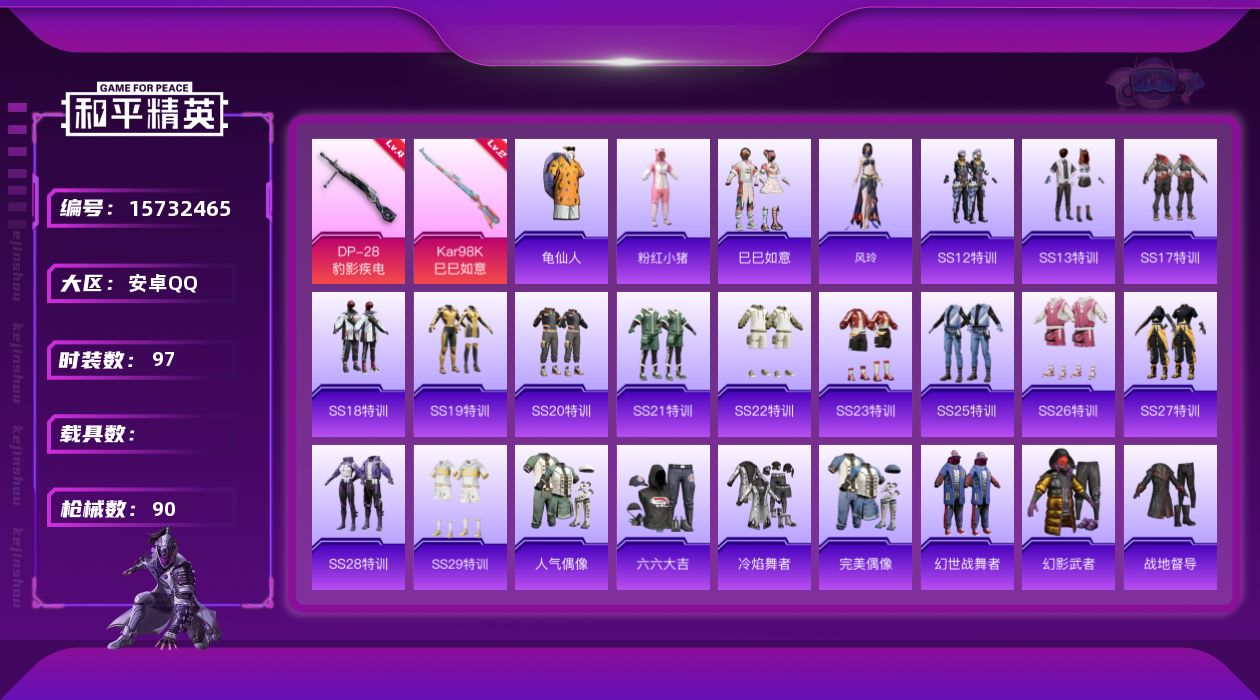This screenshot has height=700, width=1260.
Task: Open the 幻影武者 yellow jacket outfit
Action: point(1068,517)
